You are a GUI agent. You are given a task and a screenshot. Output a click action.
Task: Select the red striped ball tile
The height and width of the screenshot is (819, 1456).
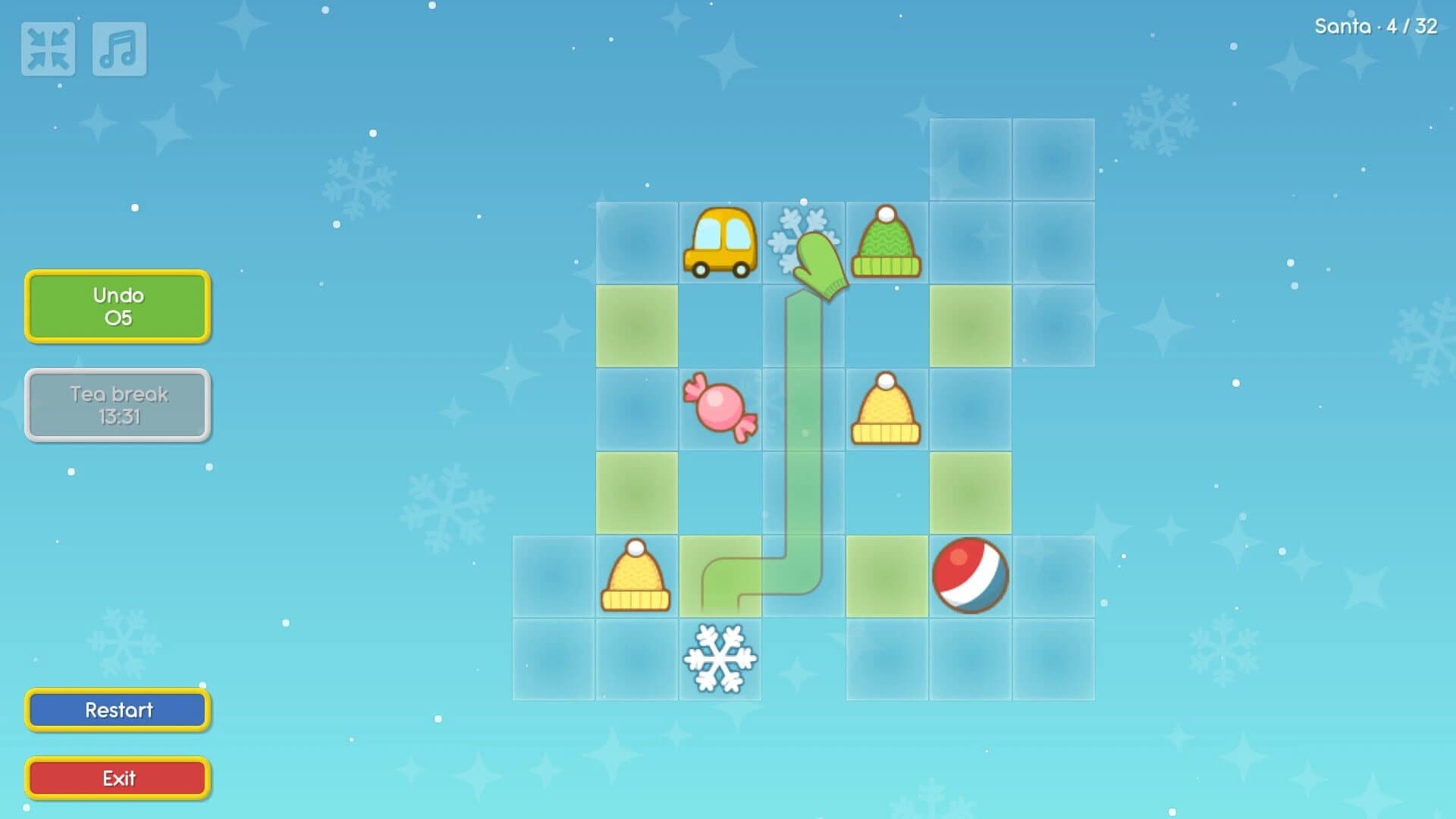pos(969,575)
